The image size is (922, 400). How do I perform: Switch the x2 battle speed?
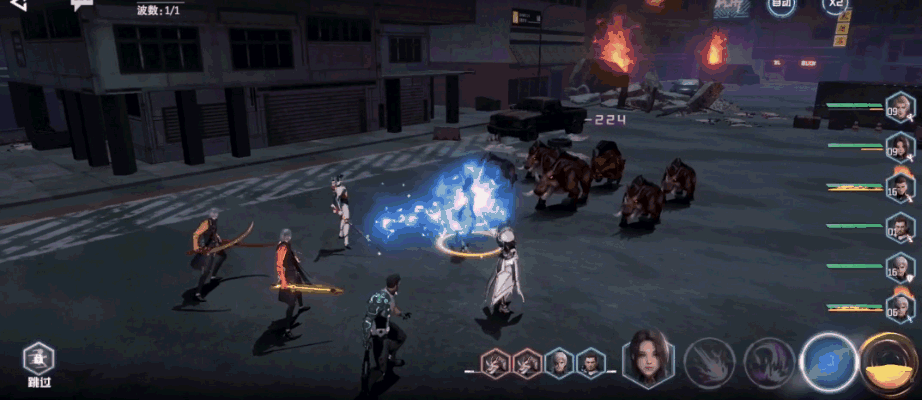(x=836, y=5)
